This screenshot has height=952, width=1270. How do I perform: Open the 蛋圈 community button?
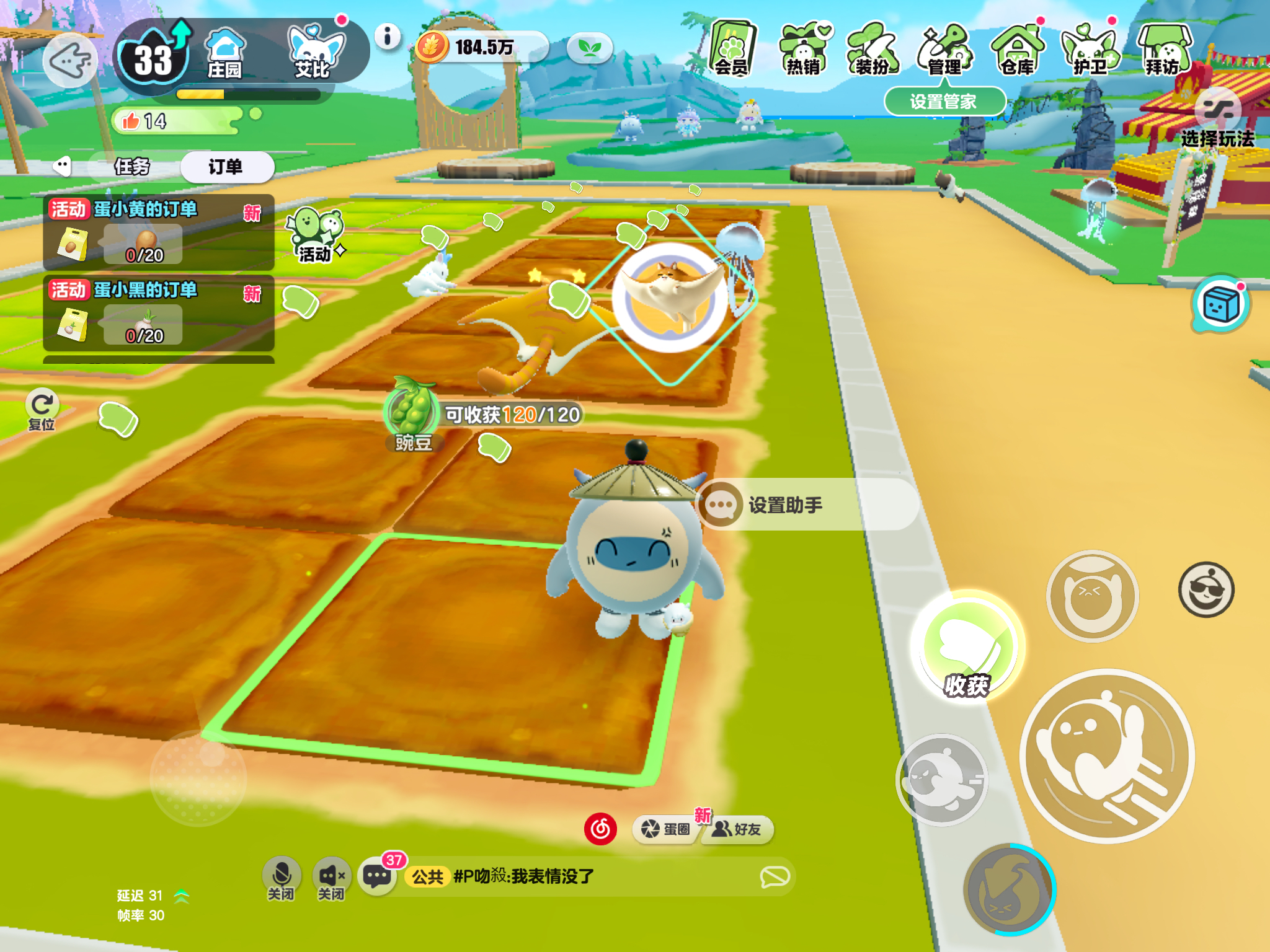[666, 829]
